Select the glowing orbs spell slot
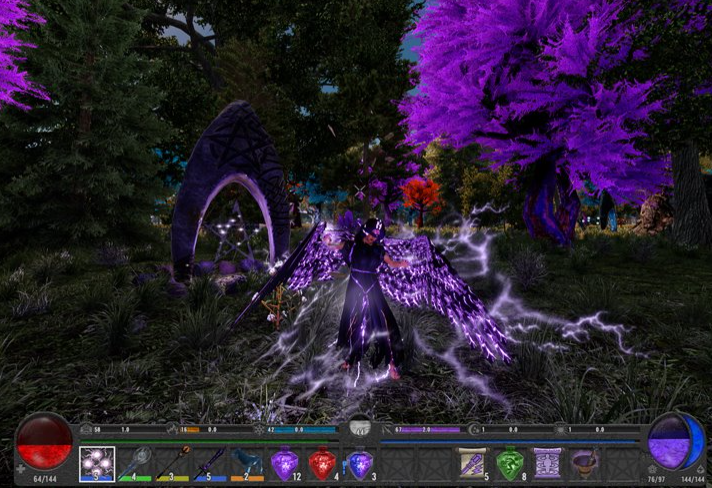This screenshot has height=488, width=712. coord(97,462)
